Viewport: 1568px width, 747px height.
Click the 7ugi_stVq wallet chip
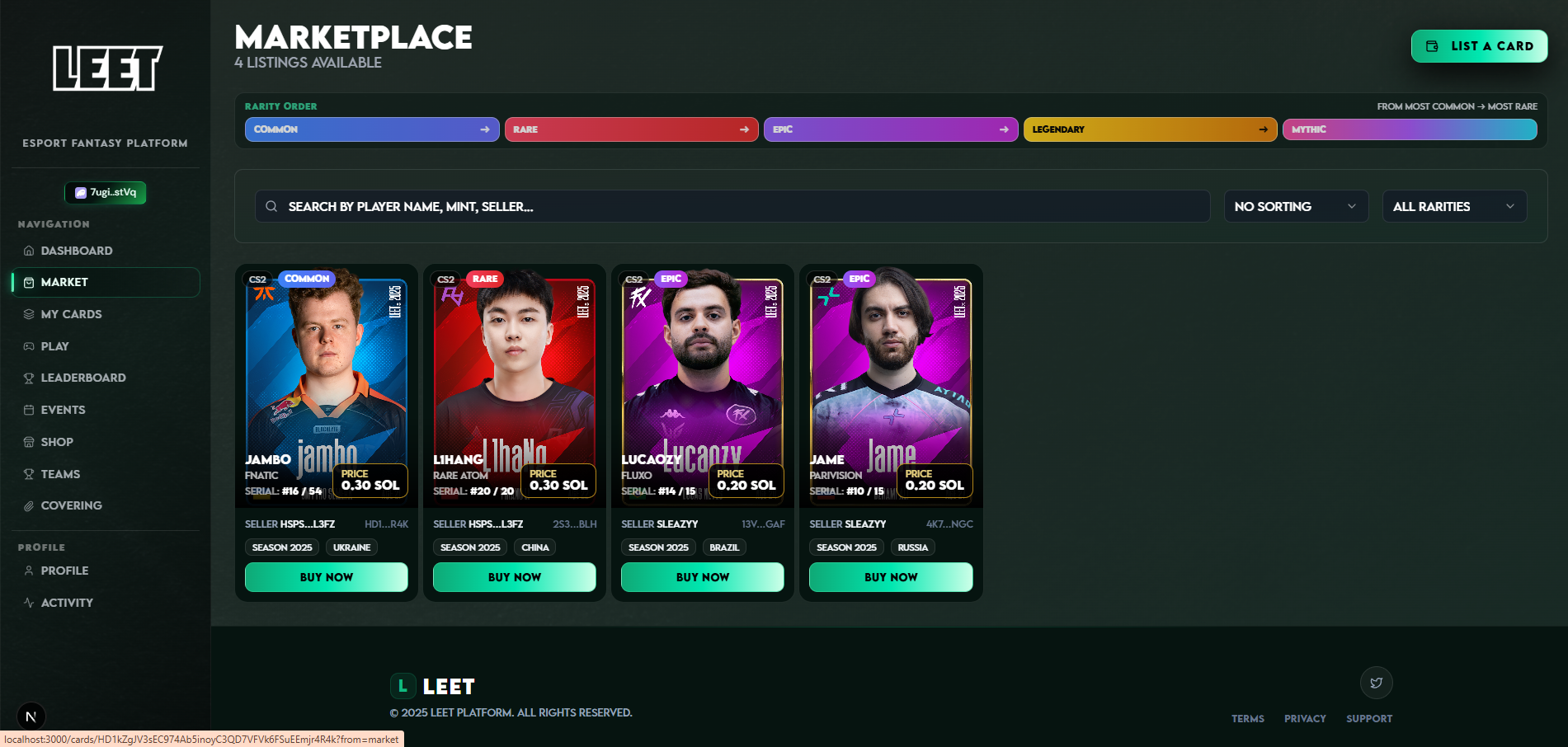[x=105, y=192]
